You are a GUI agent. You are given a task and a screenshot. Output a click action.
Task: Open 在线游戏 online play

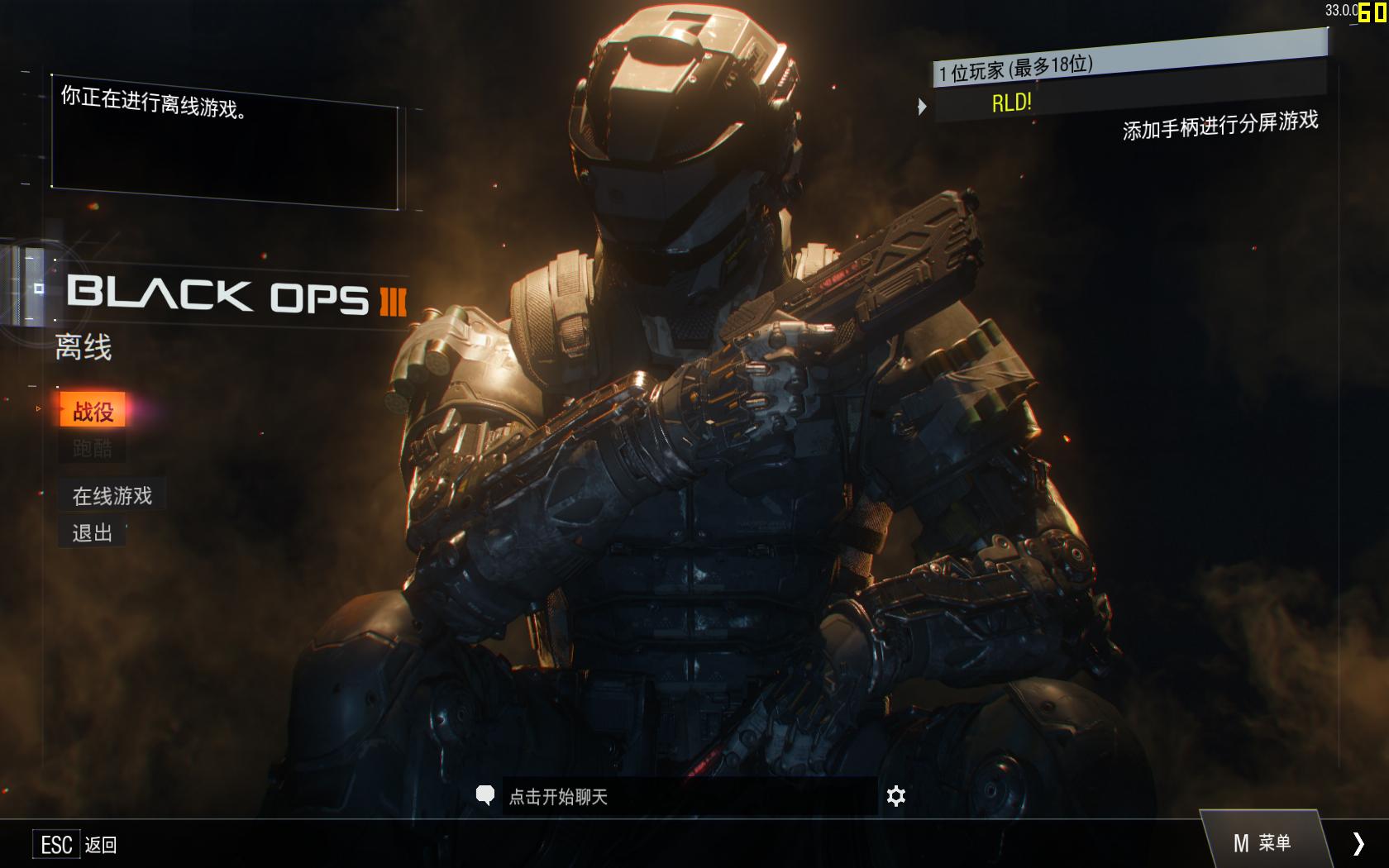click(x=112, y=496)
